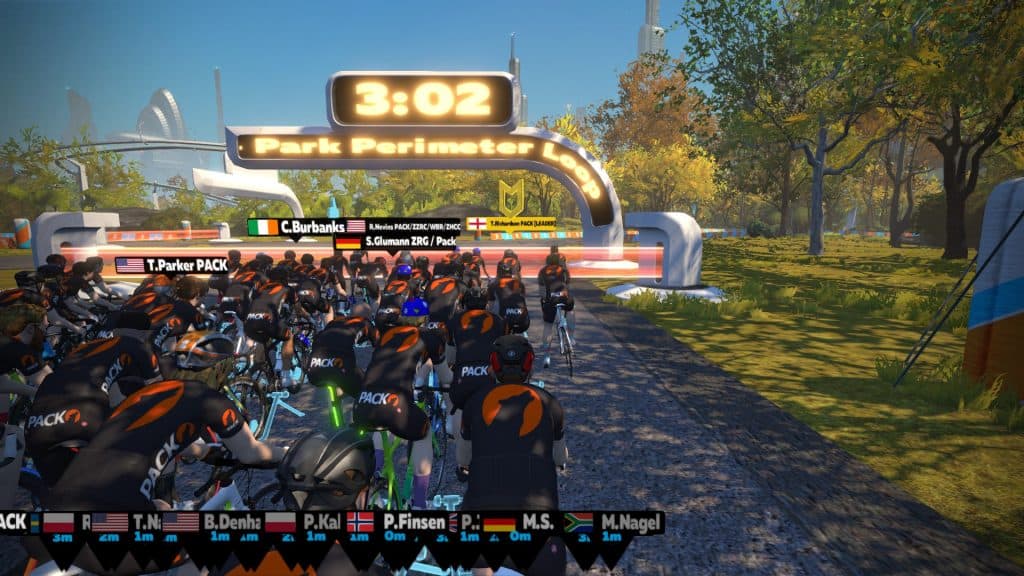This screenshot has height=576, width=1024.
Task: Choose the M.Nagel rider label
Action: tap(614, 522)
